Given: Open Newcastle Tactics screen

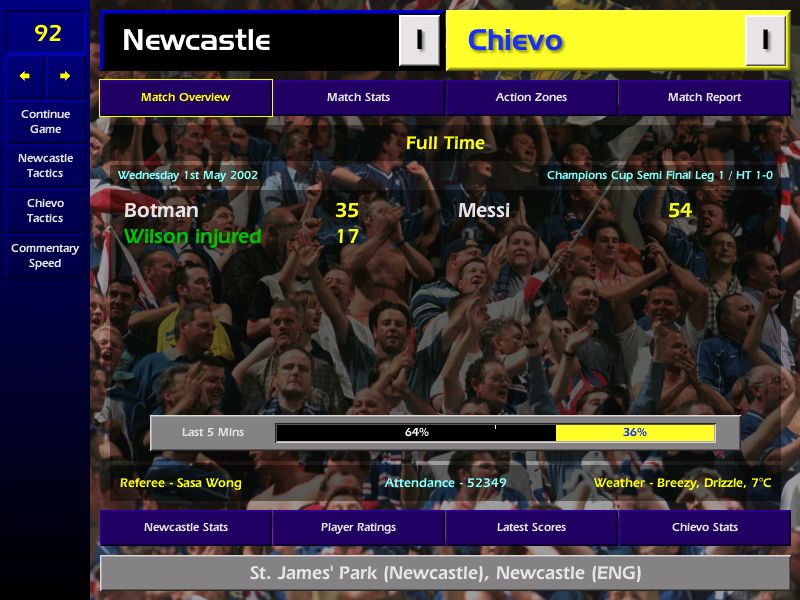Looking at the screenshot, I should (45, 166).
